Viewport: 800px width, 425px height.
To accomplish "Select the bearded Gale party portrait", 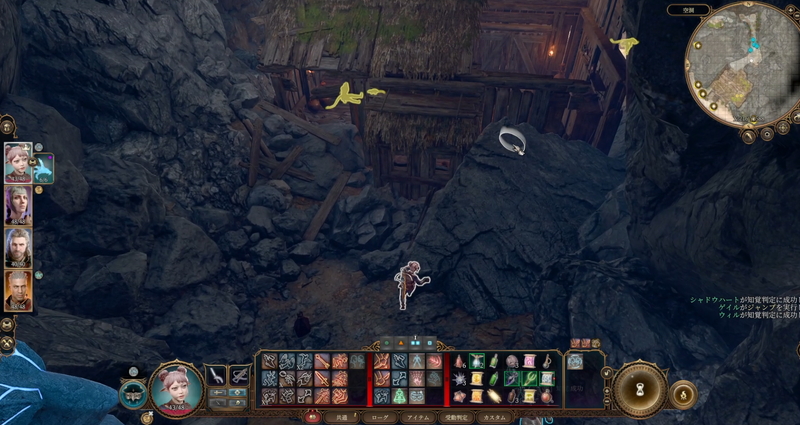I will pos(17,246).
